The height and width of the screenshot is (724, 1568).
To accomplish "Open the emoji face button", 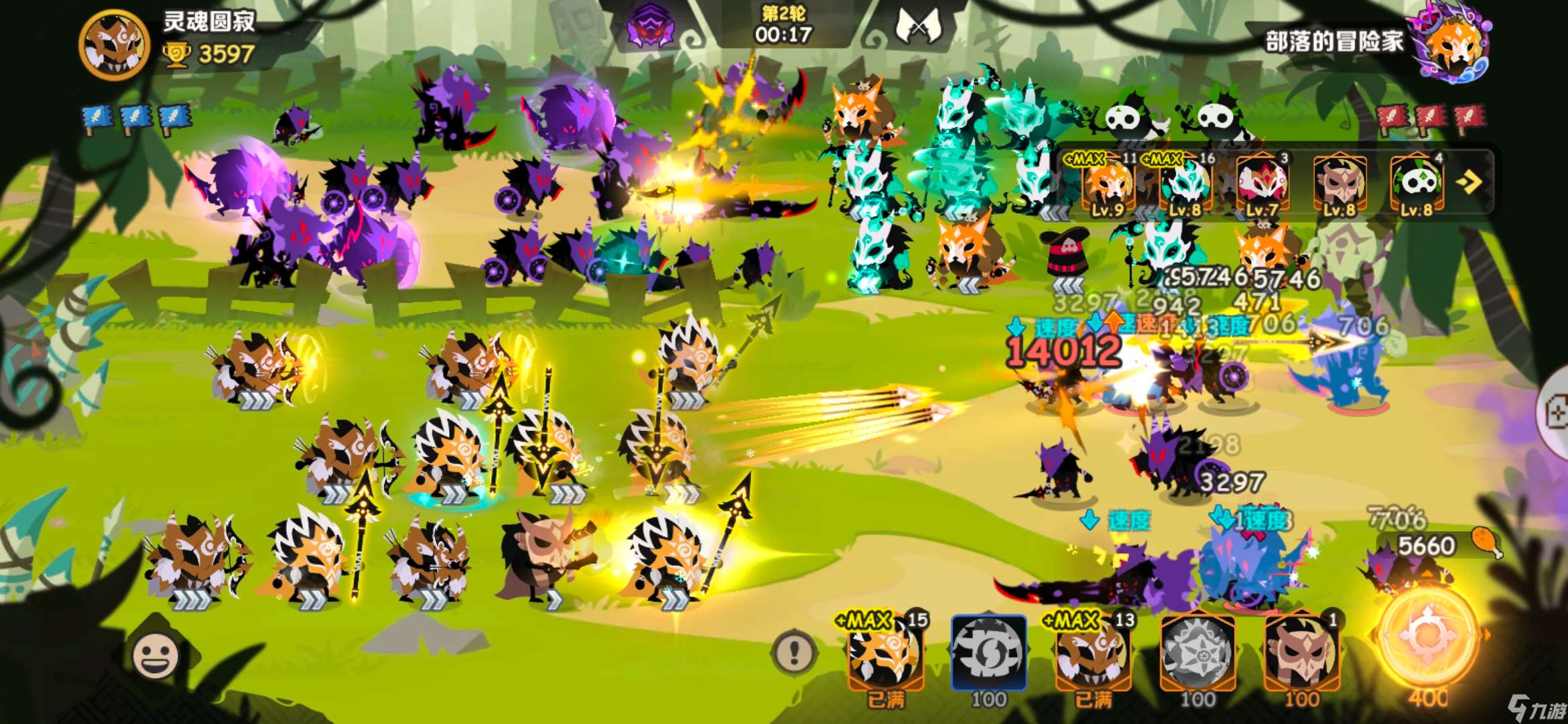I will (x=155, y=655).
